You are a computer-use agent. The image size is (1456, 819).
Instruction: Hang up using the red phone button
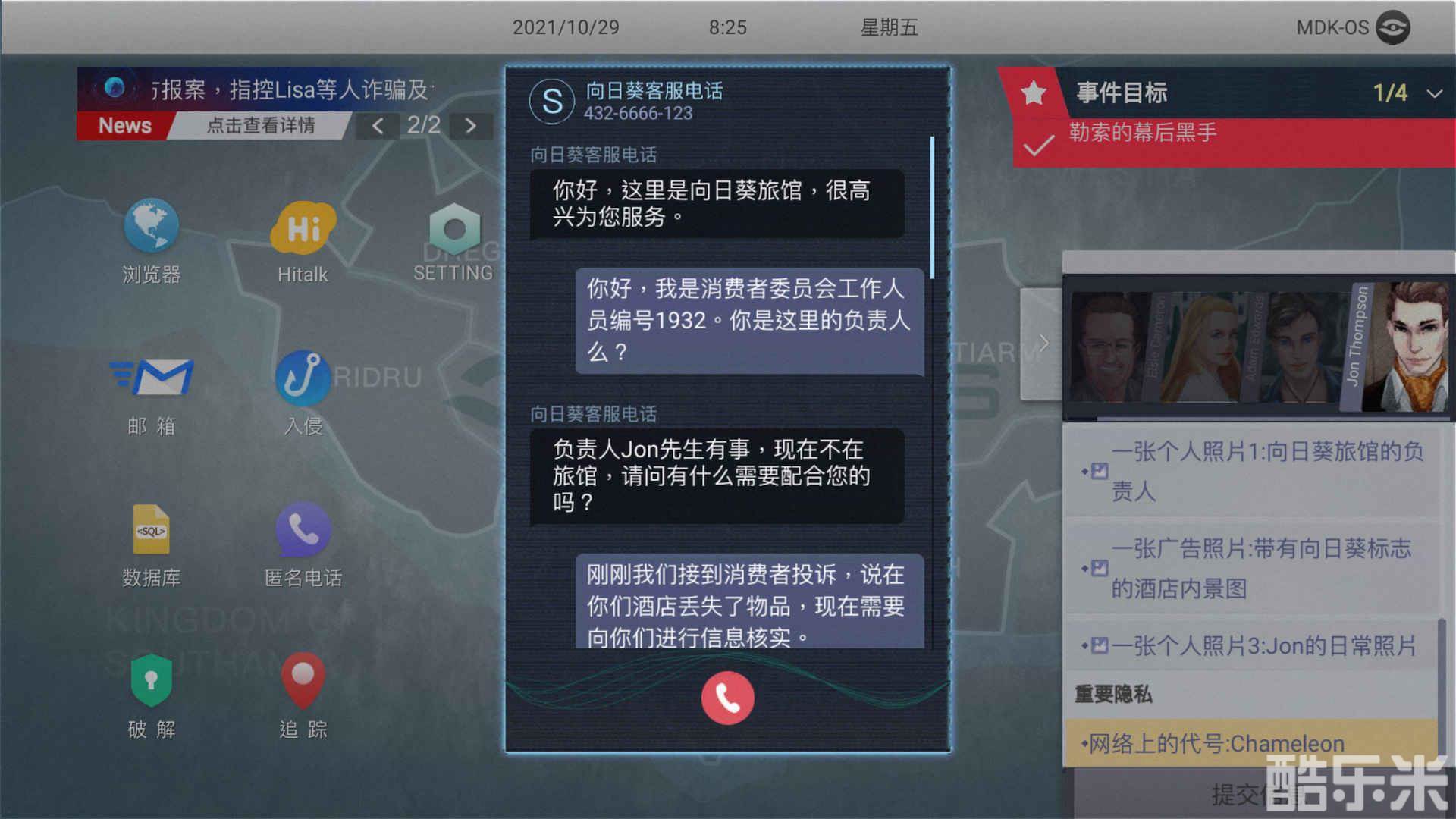point(726,697)
